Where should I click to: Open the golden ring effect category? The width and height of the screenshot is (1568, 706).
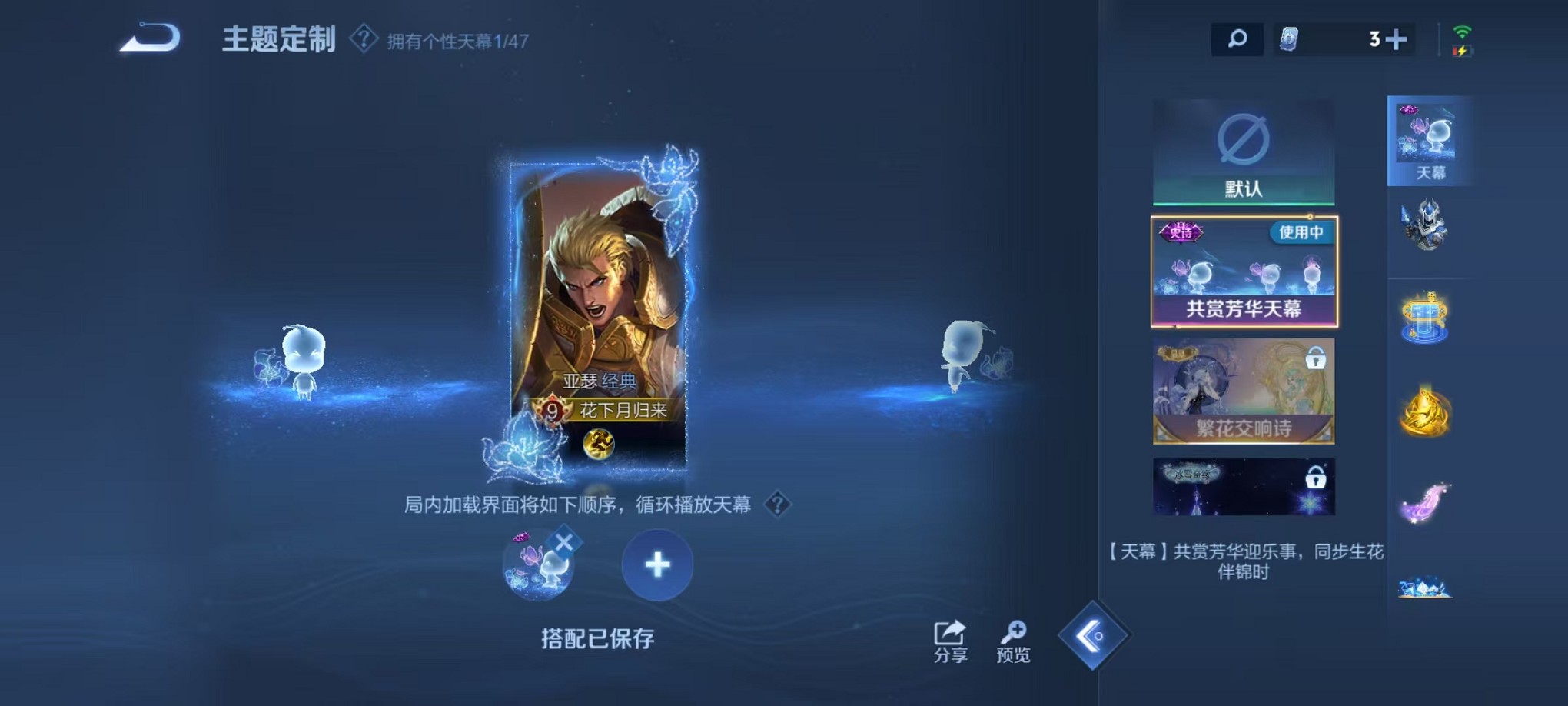[x=1426, y=413]
